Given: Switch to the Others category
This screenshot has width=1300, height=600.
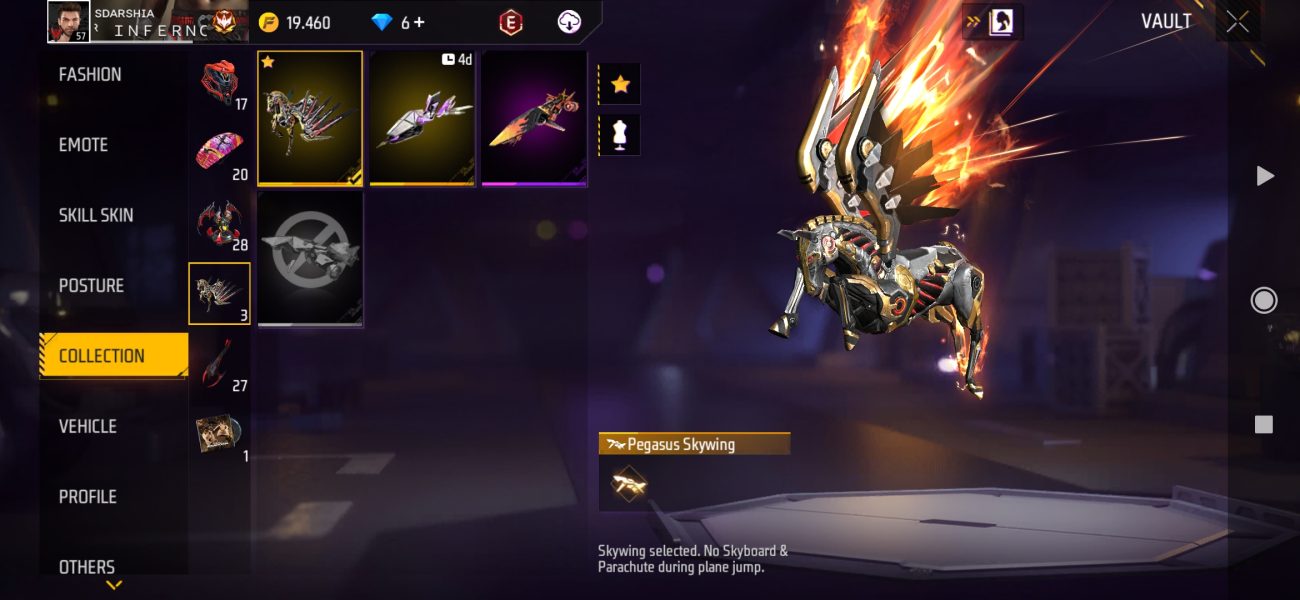Looking at the screenshot, I should pos(87,566).
